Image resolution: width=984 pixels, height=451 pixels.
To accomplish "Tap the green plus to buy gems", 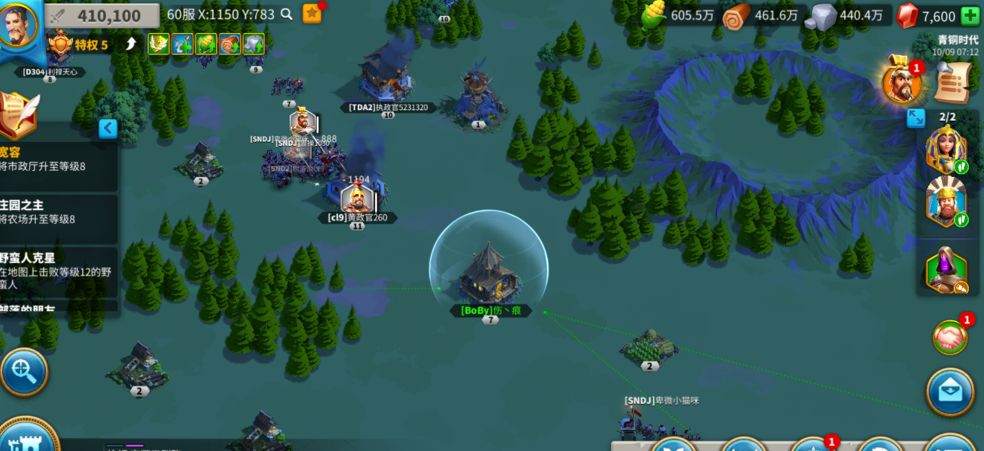I will coord(969,16).
